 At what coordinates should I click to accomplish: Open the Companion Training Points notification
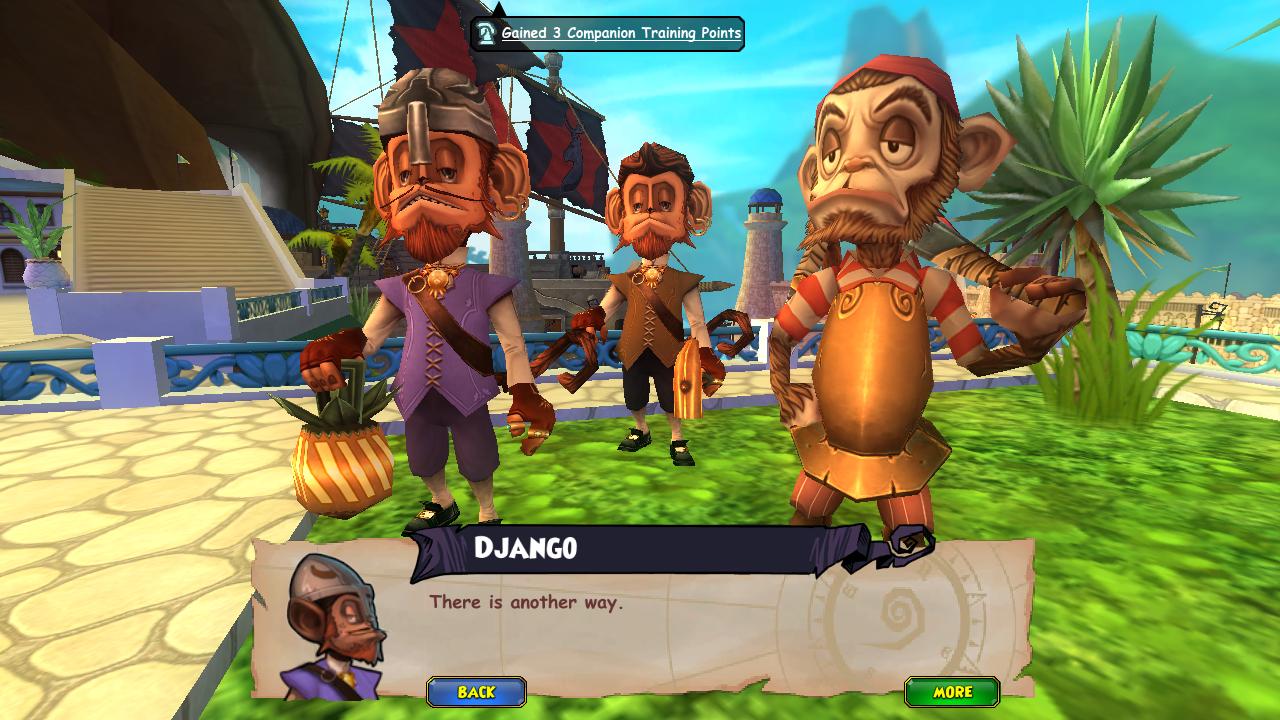click(x=608, y=33)
